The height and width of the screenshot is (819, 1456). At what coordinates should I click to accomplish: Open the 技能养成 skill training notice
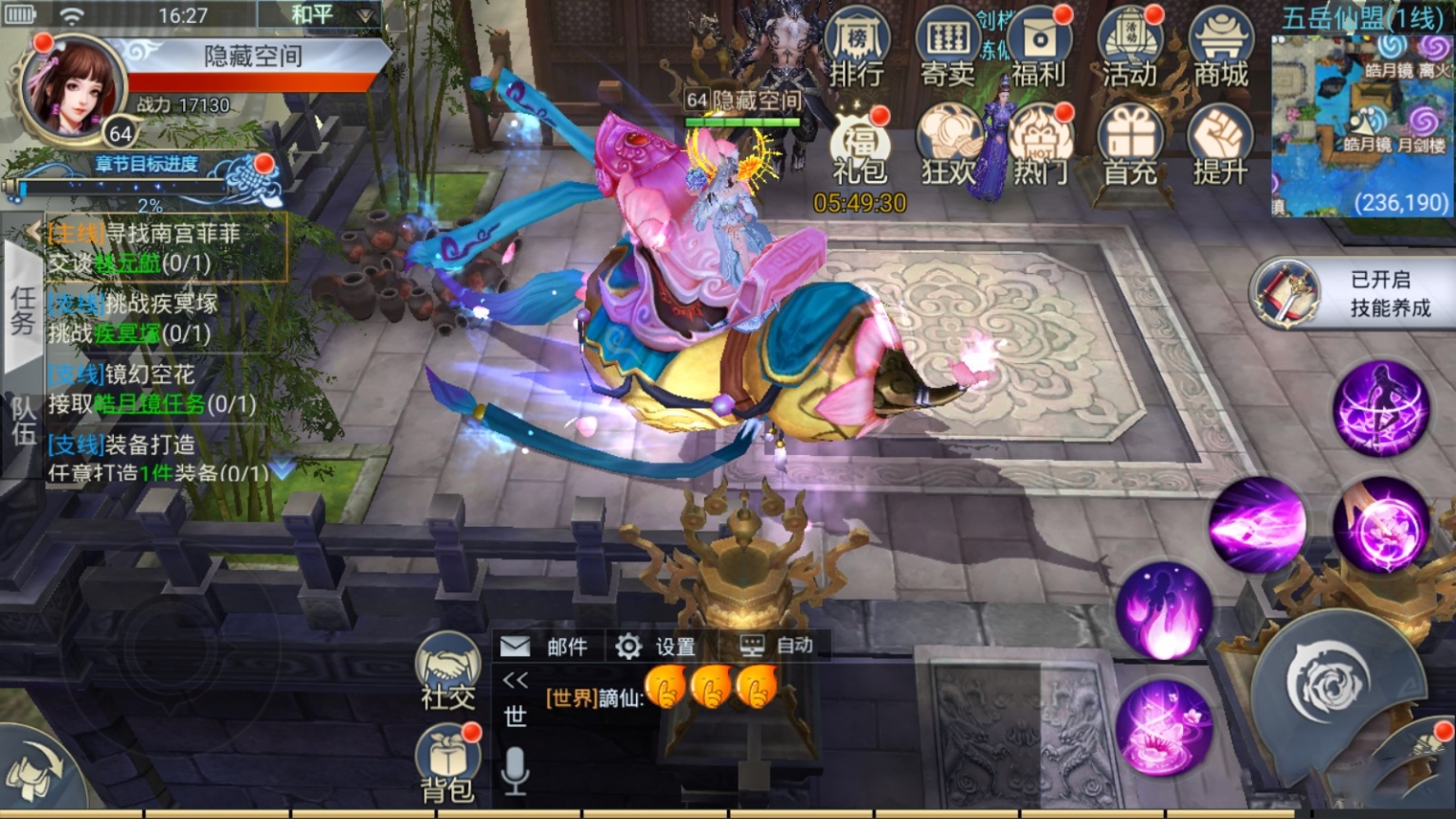[1356, 294]
